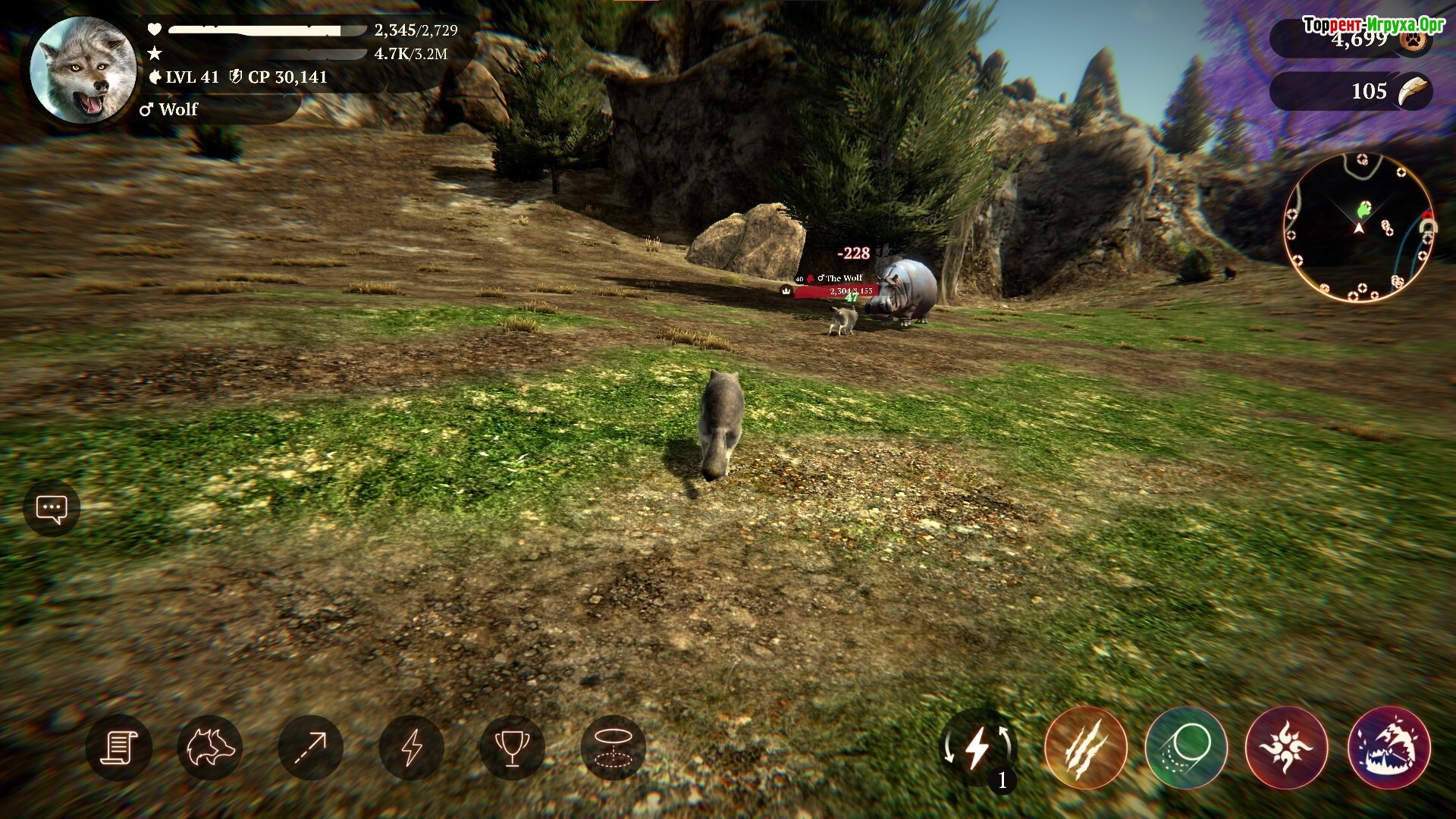Activate the claw slash attack
The image size is (1456, 819).
1085,748
